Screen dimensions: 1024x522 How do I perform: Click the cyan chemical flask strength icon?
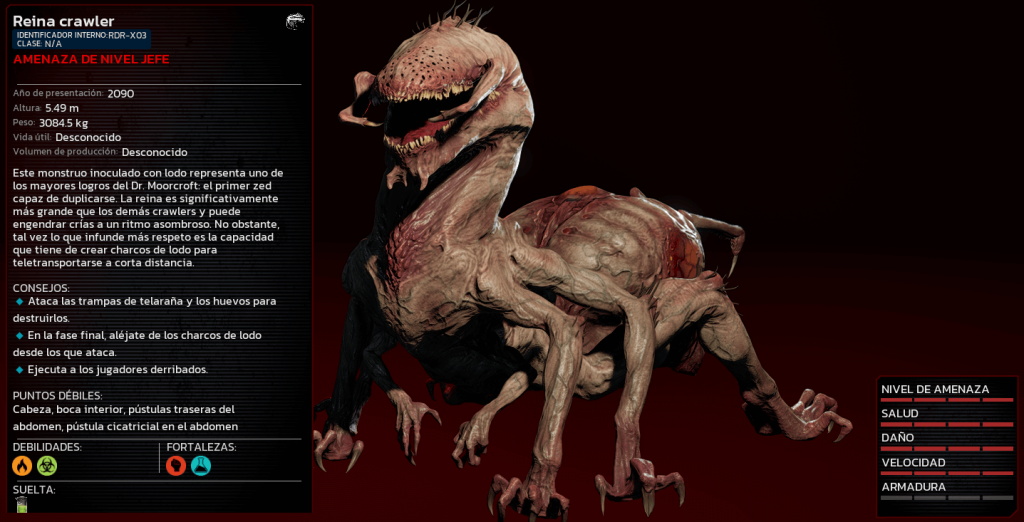[x=201, y=465]
